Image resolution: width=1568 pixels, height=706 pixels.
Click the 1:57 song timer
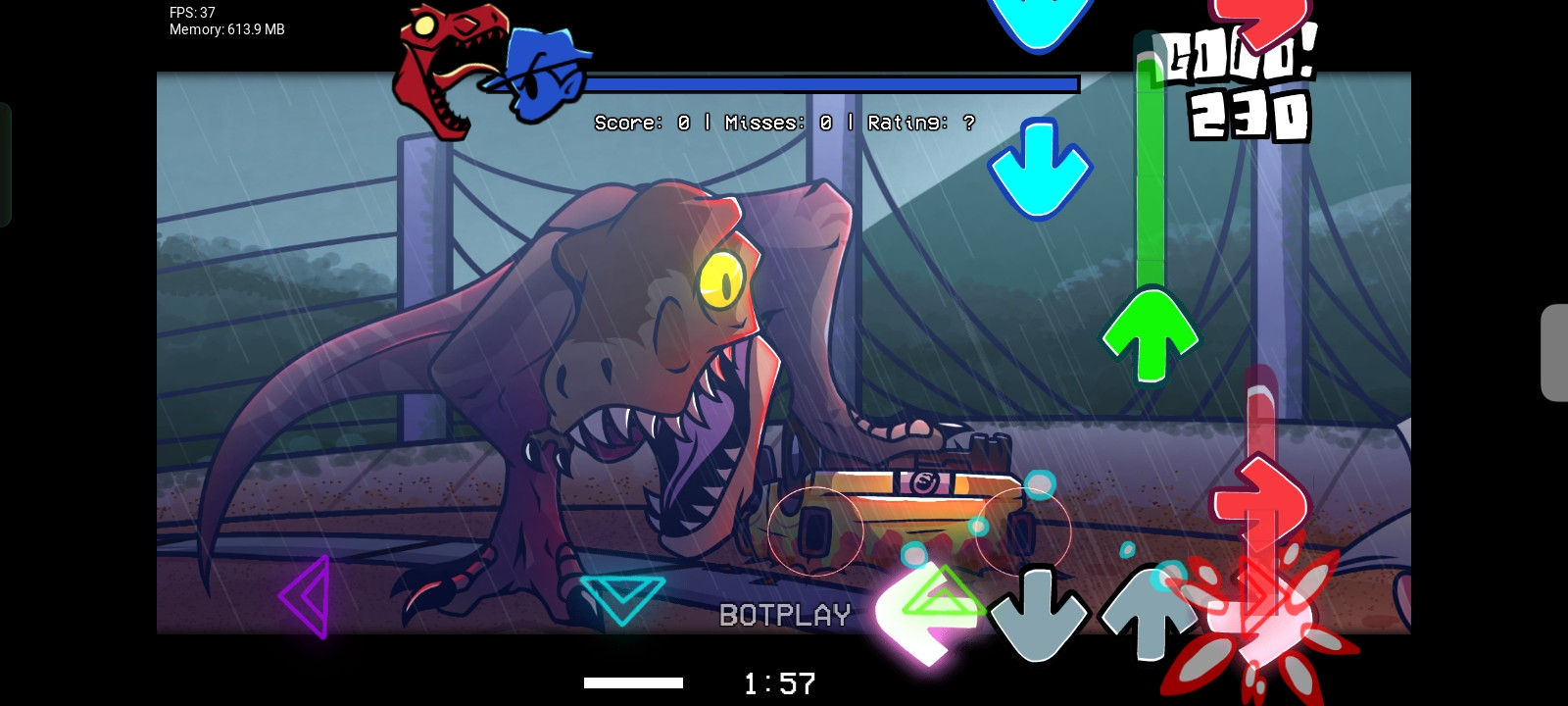pyautogui.click(x=777, y=683)
